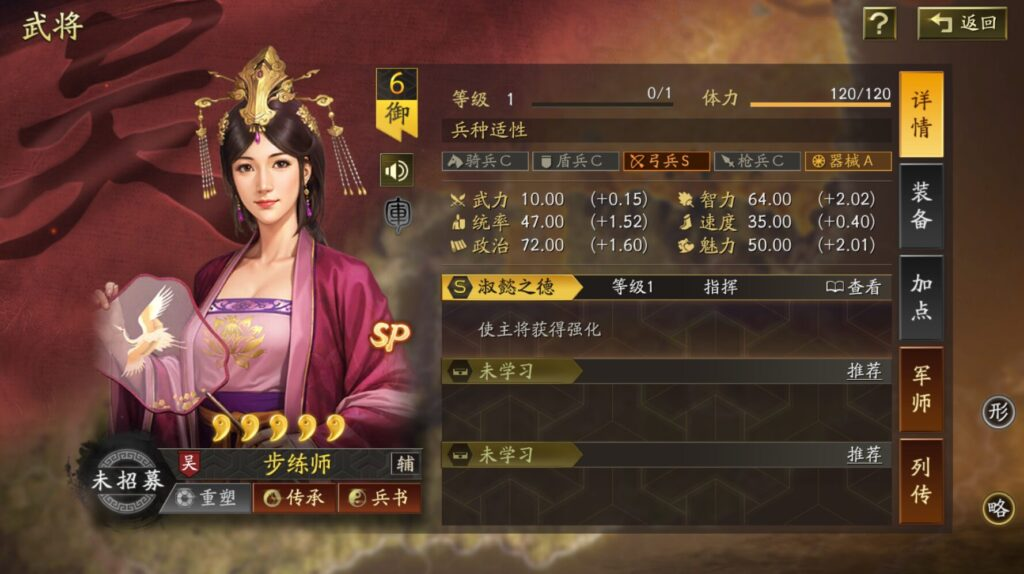Click the 返回 back button
The width and height of the screenshot is (1024, 574).
[x=962, y=23]
